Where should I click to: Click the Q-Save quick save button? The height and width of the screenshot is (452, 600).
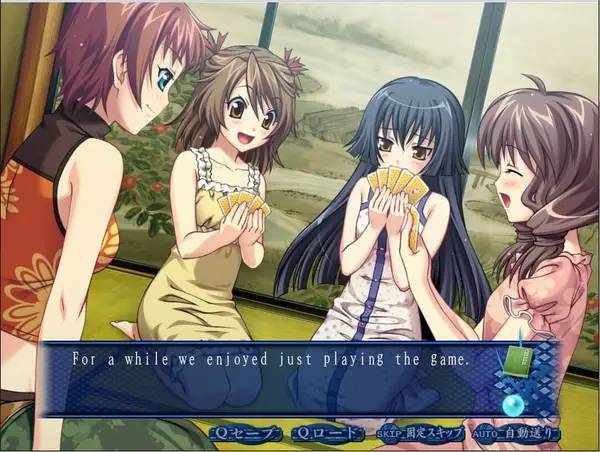tap(243, 434)
